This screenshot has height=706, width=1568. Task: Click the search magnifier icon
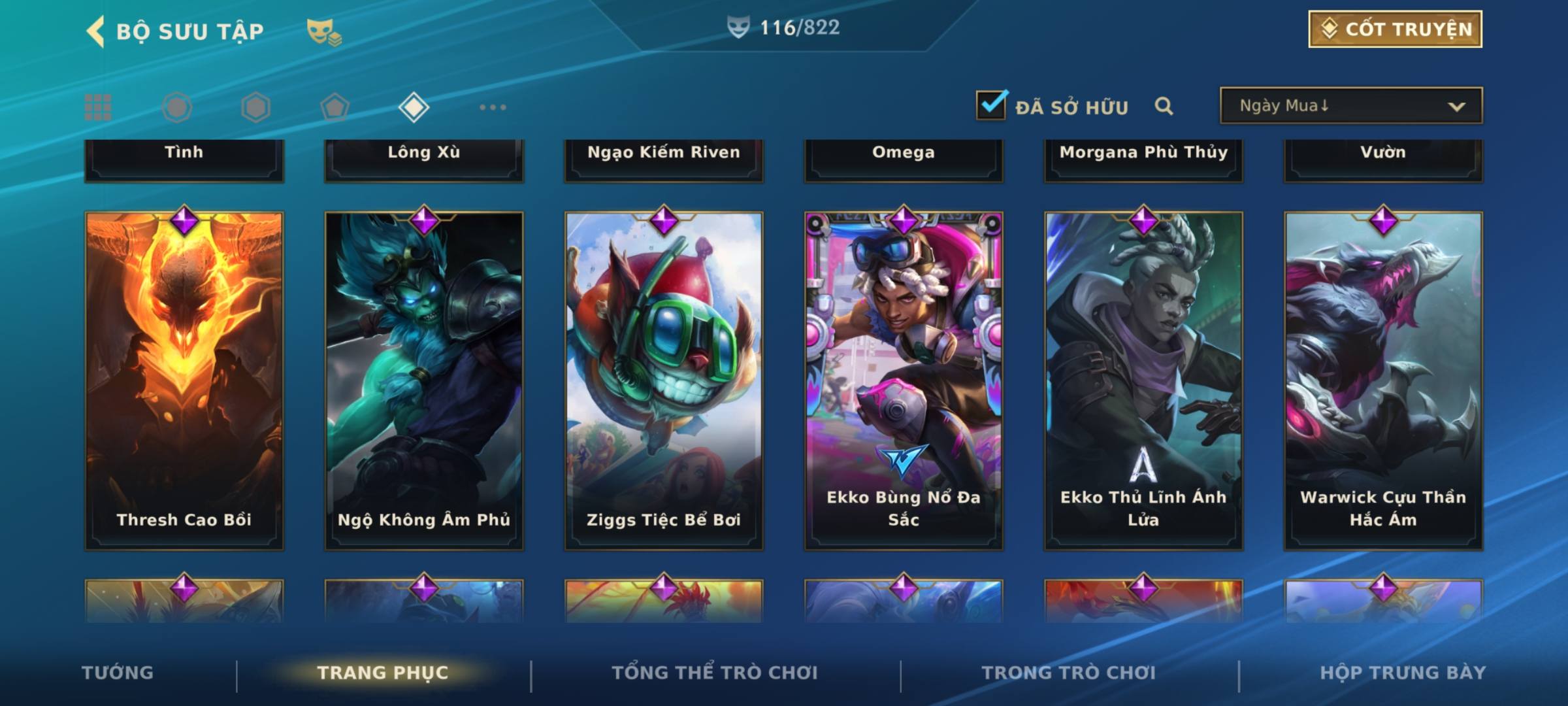pyautogui.click(x=1164, y=106)
